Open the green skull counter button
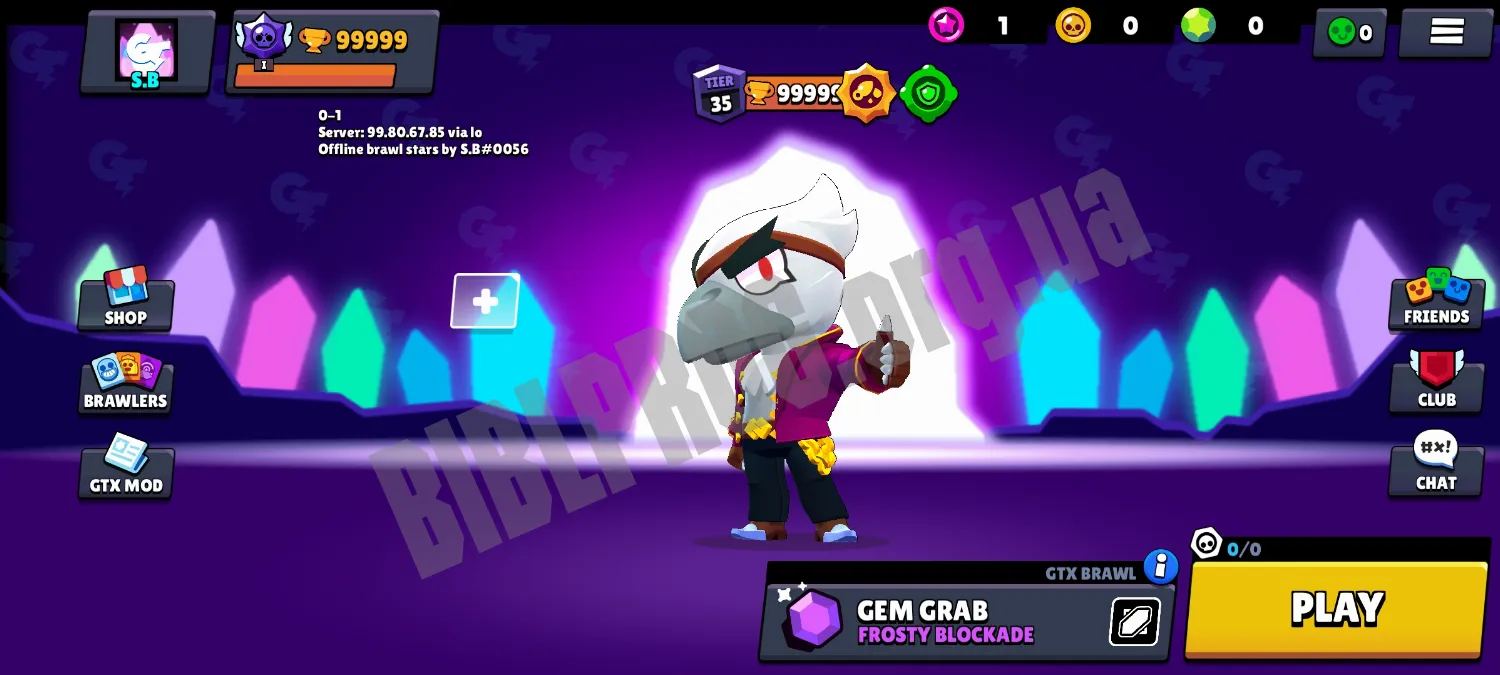The image size is (1500, 675). click(1349, 33)
